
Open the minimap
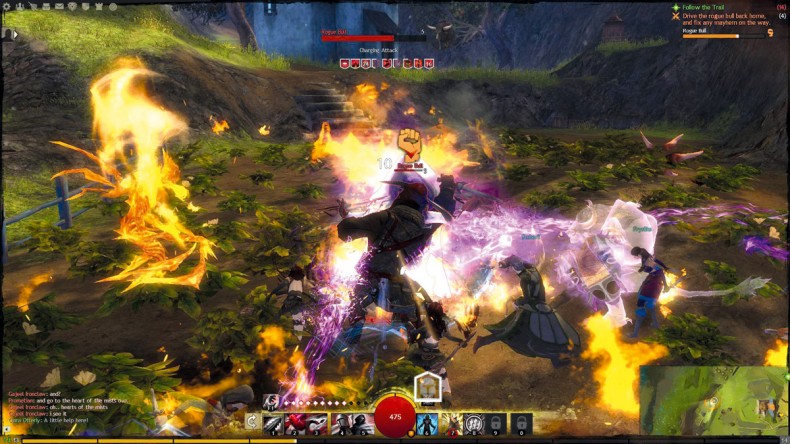(x=713, y=399)
